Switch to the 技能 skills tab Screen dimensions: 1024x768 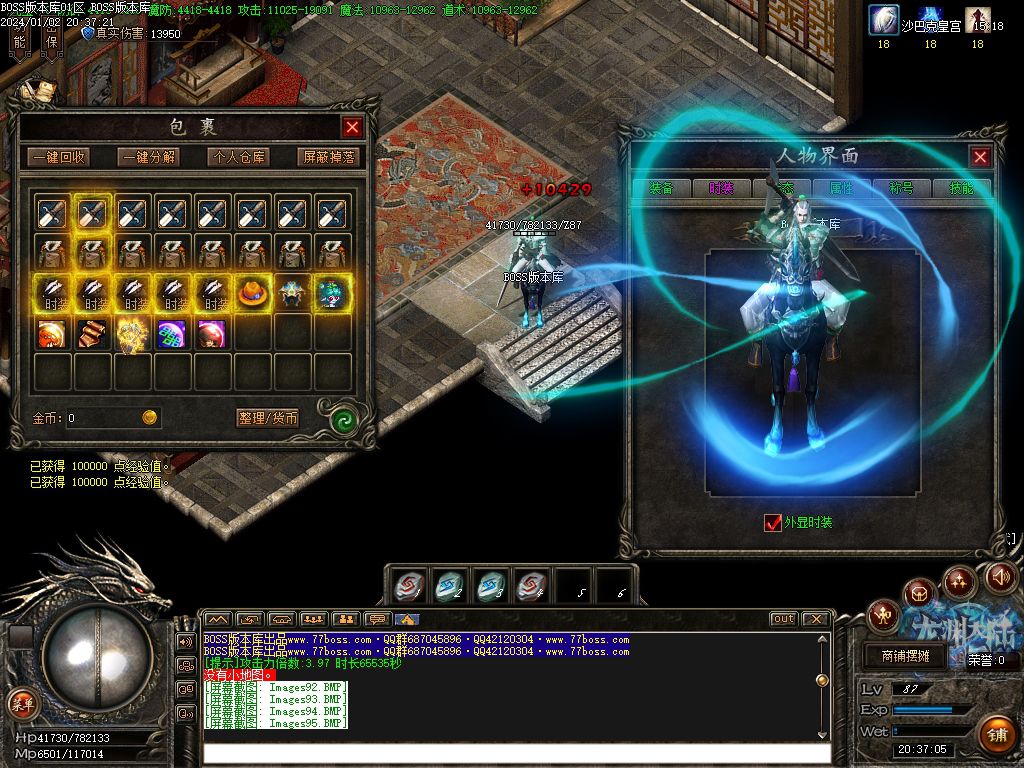point(961,188)
